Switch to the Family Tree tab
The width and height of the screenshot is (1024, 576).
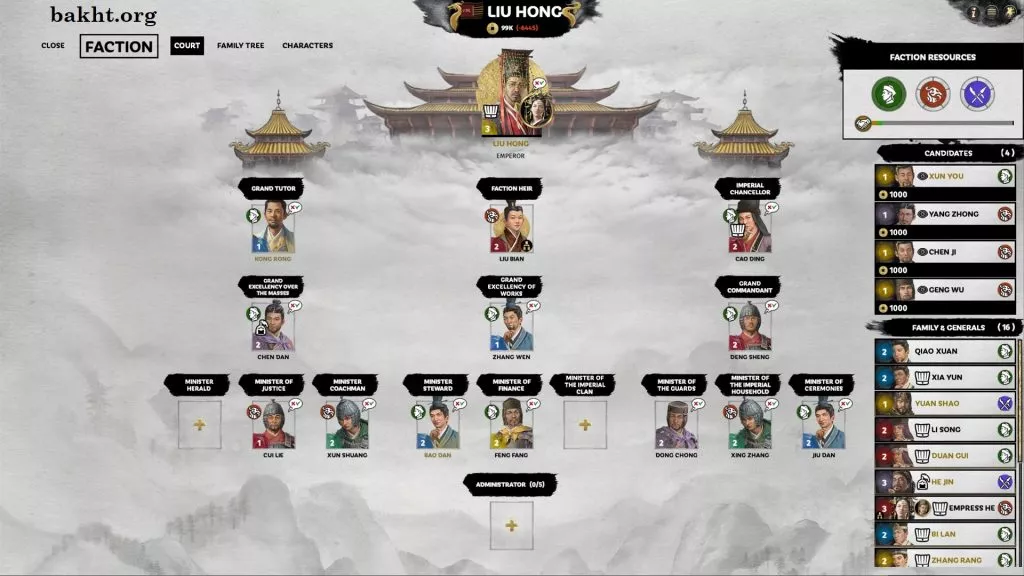coord(240,45)
